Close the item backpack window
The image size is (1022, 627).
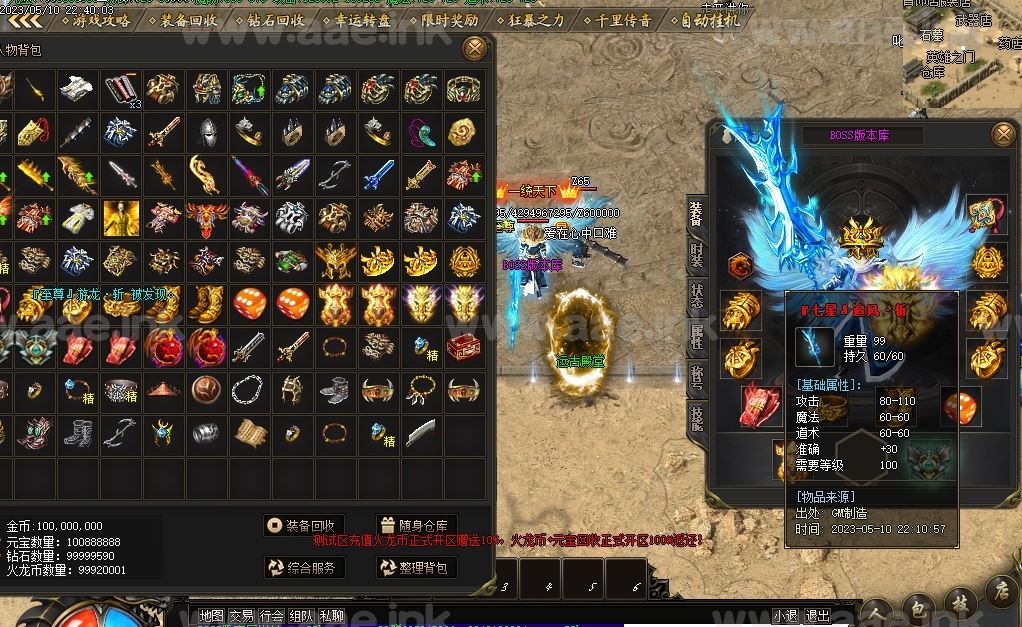point(475,47)
